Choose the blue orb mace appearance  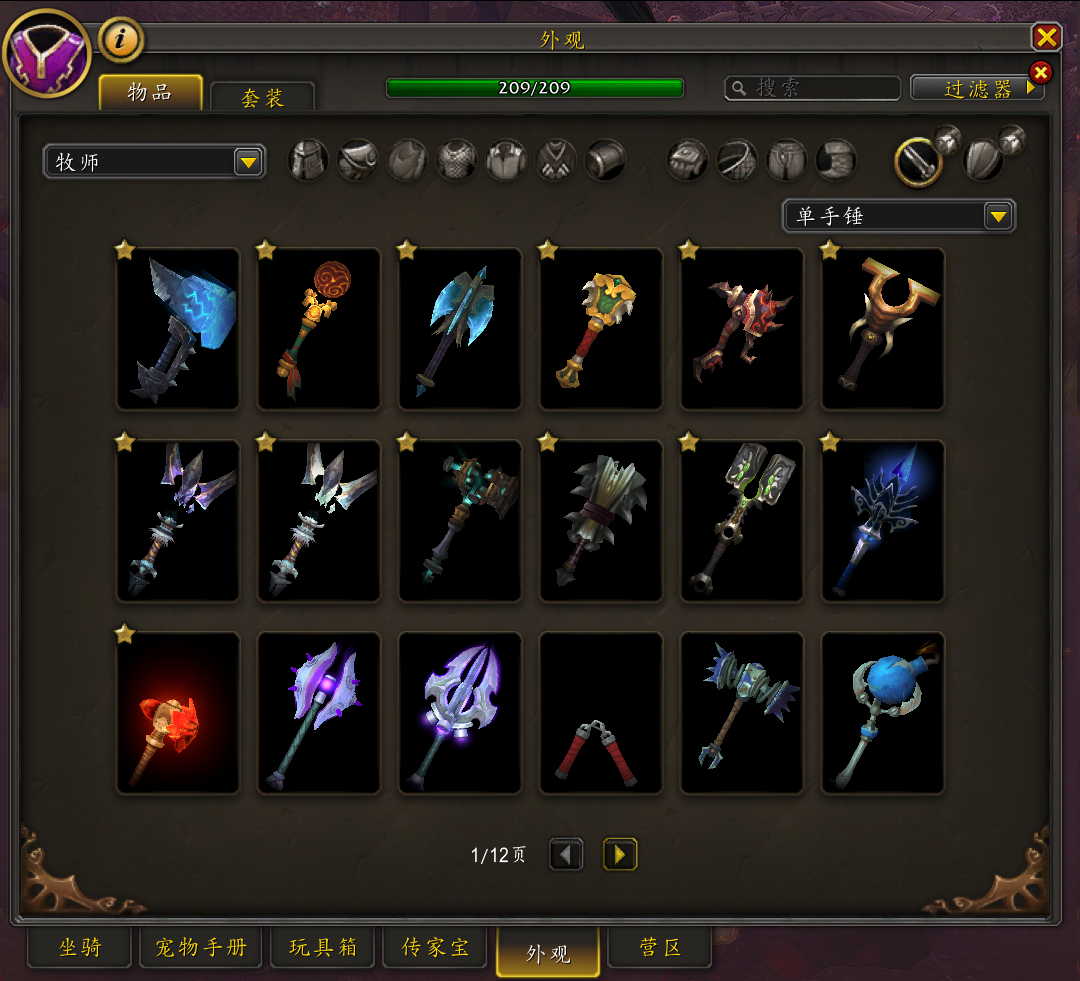883,713
